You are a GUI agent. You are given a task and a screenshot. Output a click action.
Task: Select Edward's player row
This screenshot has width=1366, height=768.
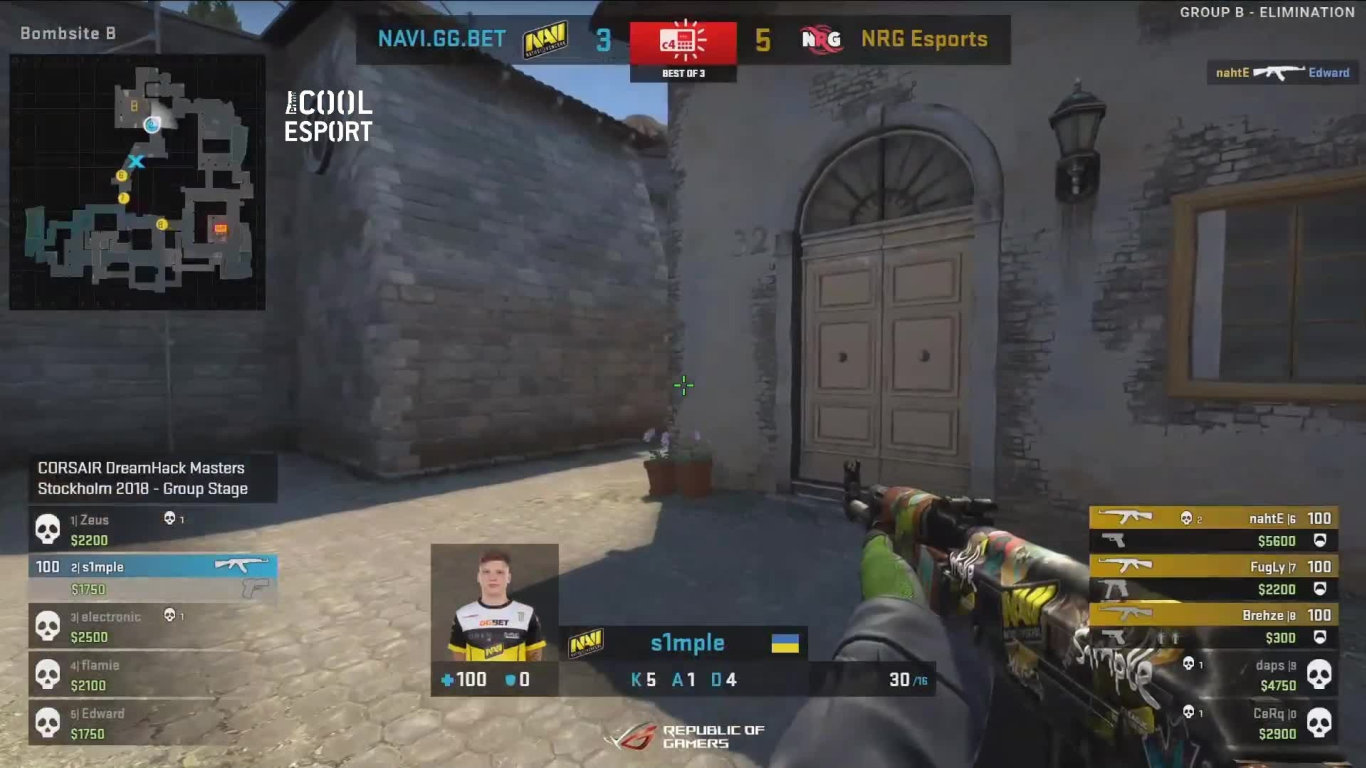152,723
